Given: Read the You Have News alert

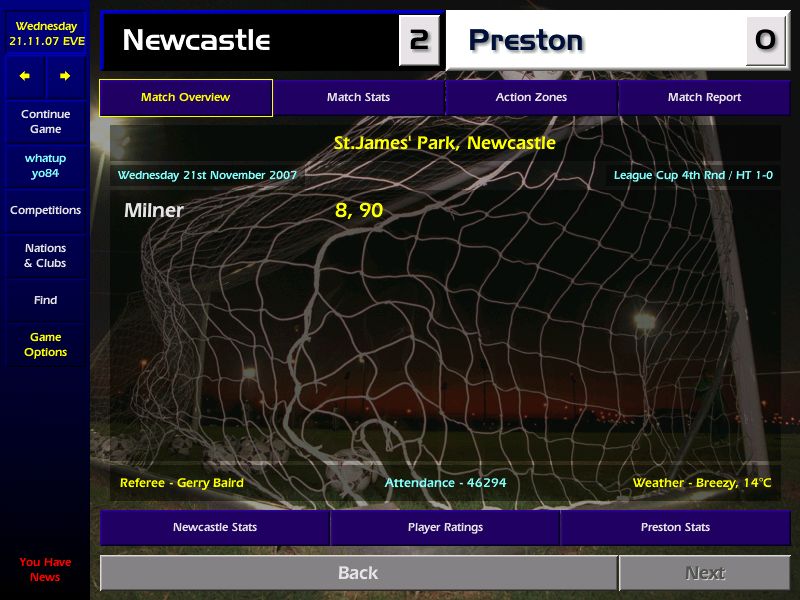Looking at the screenshot, I should coord(45,570).
